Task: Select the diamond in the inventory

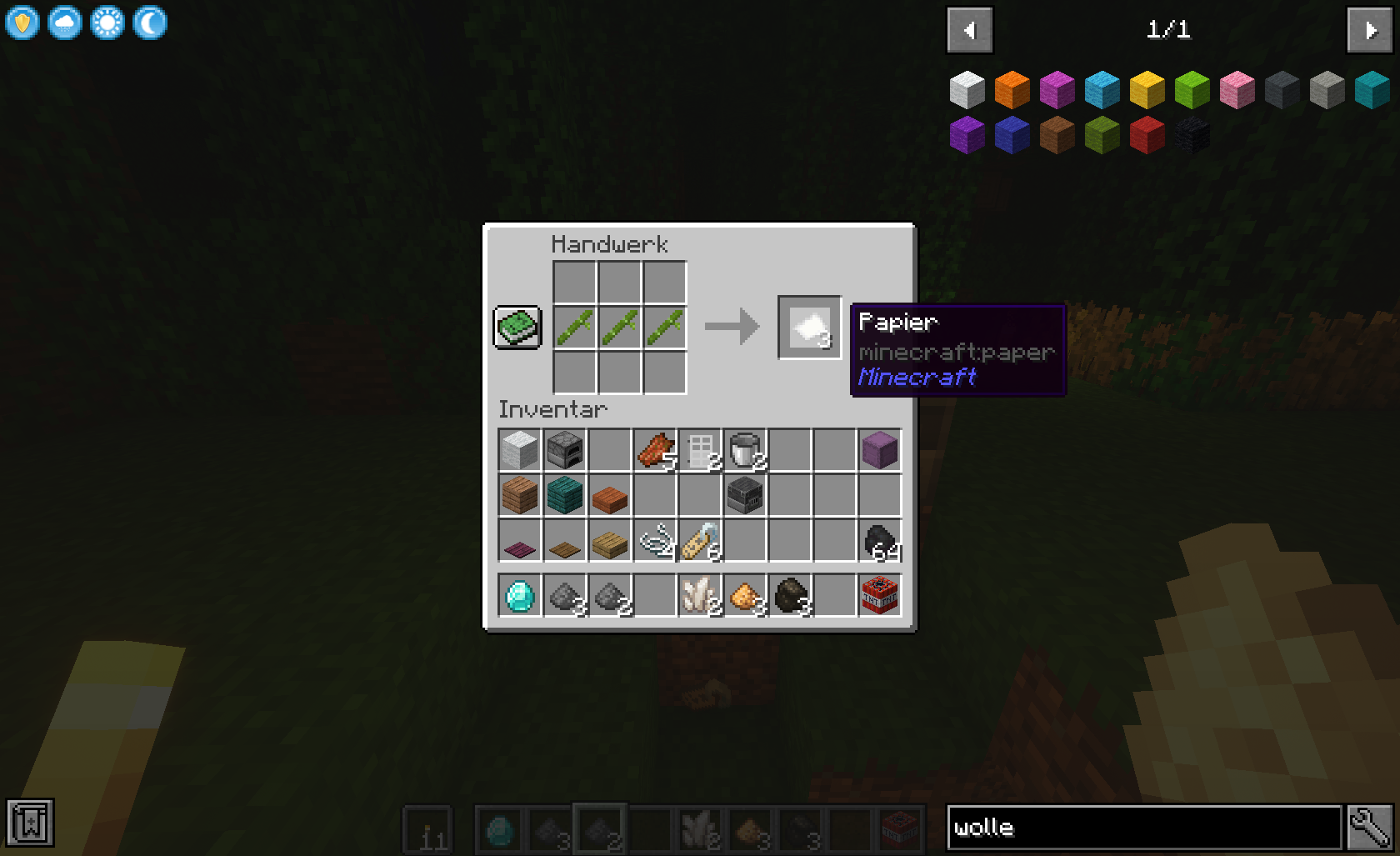Action: pyautogui.click(x=519, y=594)
